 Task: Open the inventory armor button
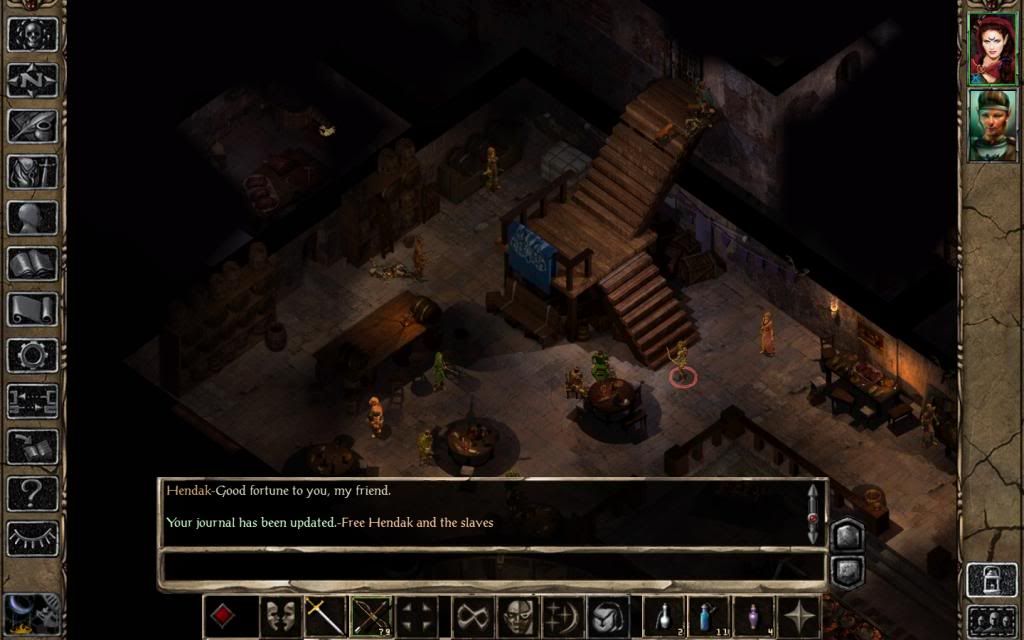[x=33, y=171]
